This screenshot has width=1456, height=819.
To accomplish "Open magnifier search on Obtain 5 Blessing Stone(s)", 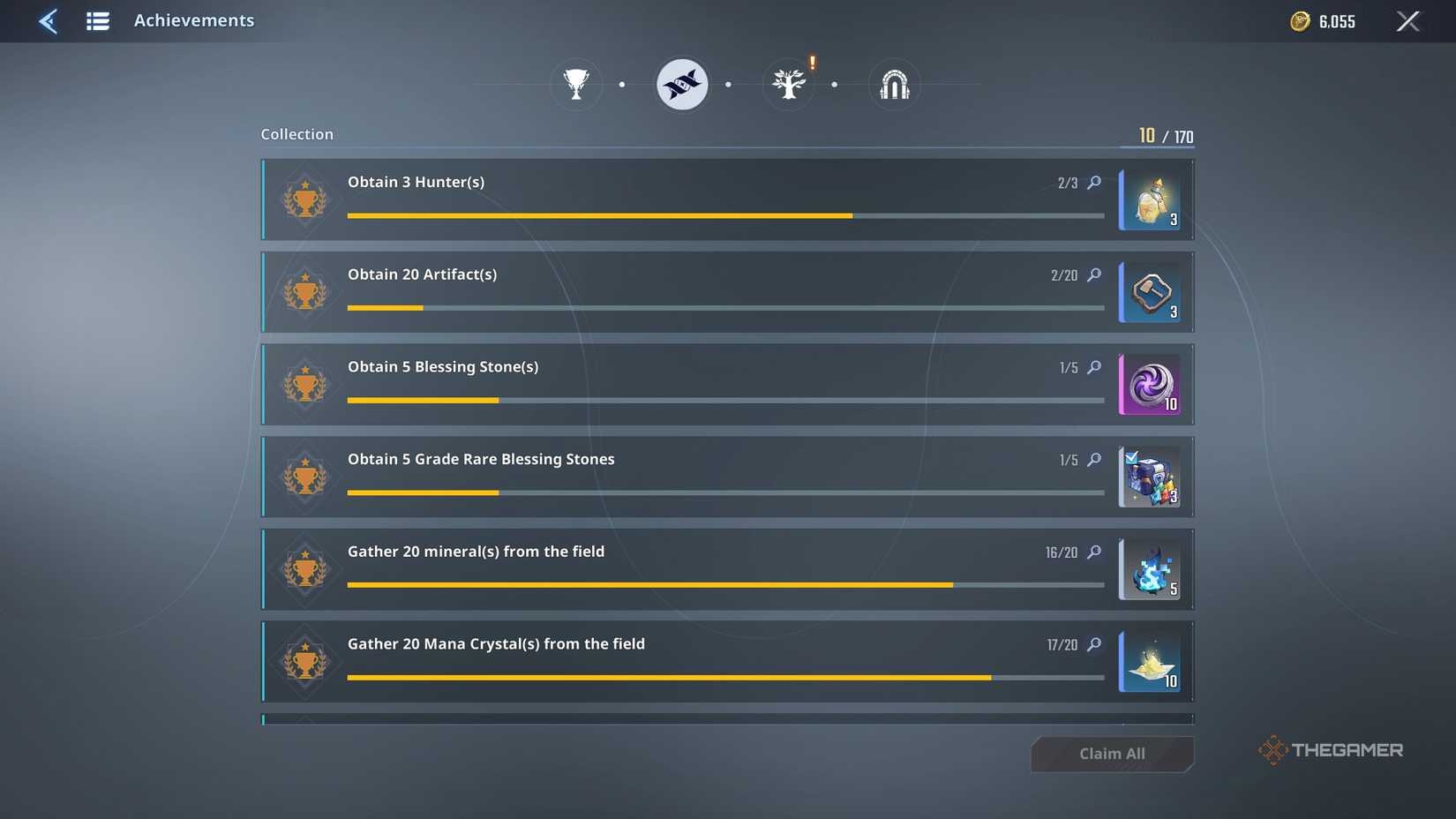I will click(x=1094, y=368).
